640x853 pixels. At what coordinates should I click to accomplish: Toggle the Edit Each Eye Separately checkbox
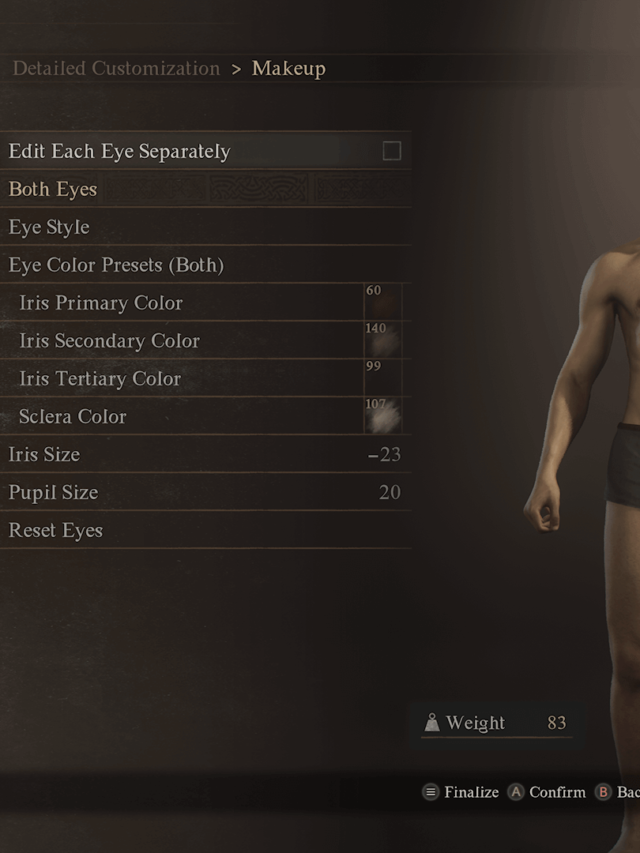[x=392, y=151]
